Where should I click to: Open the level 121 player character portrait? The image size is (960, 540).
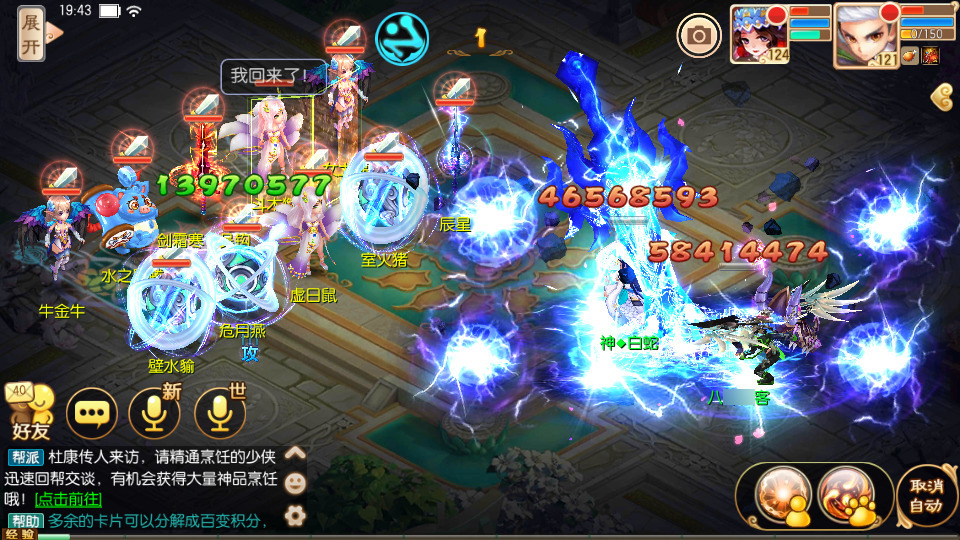coord(864,33)
